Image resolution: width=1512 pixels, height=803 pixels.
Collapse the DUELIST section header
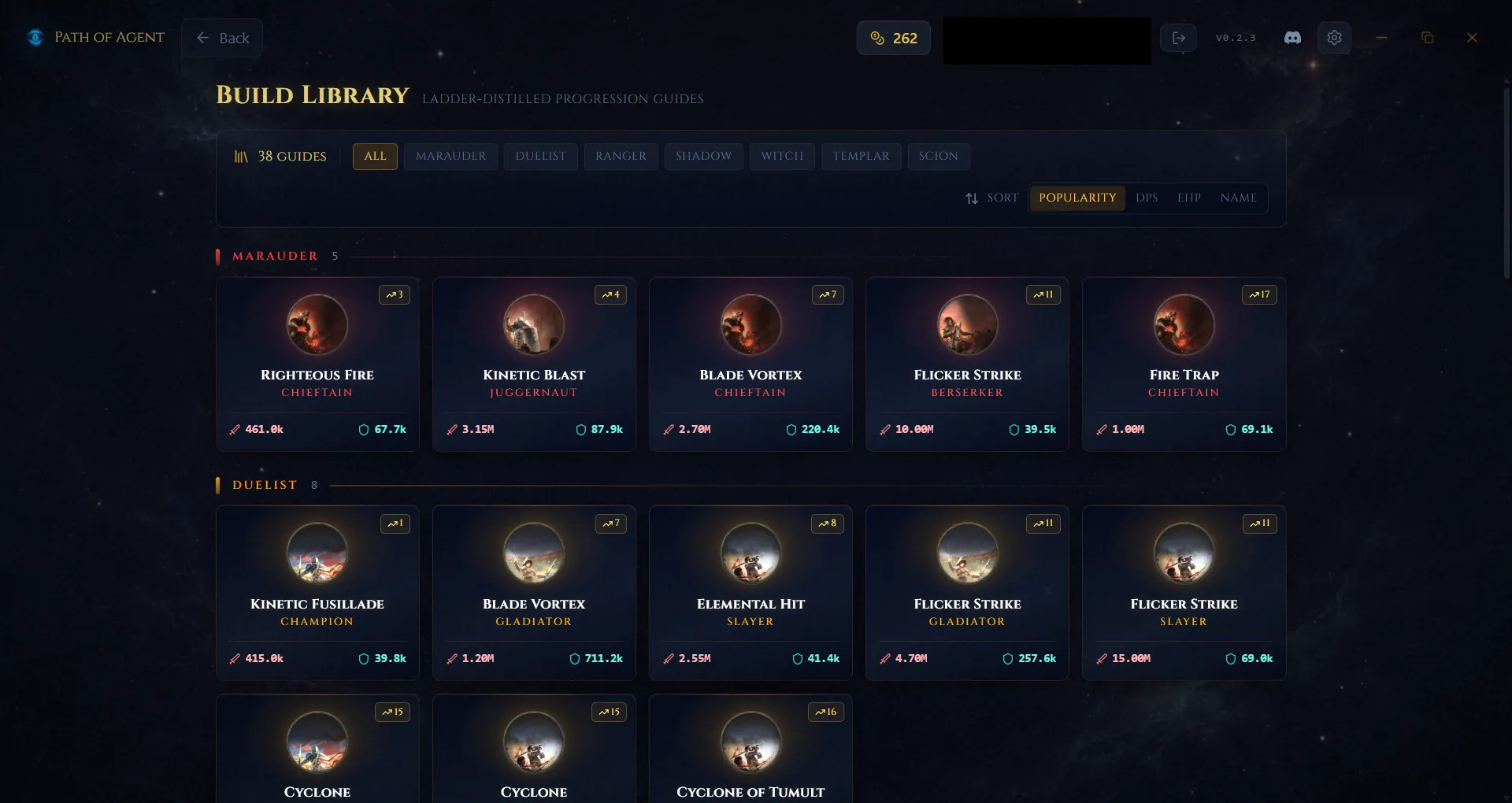point(264,485)
